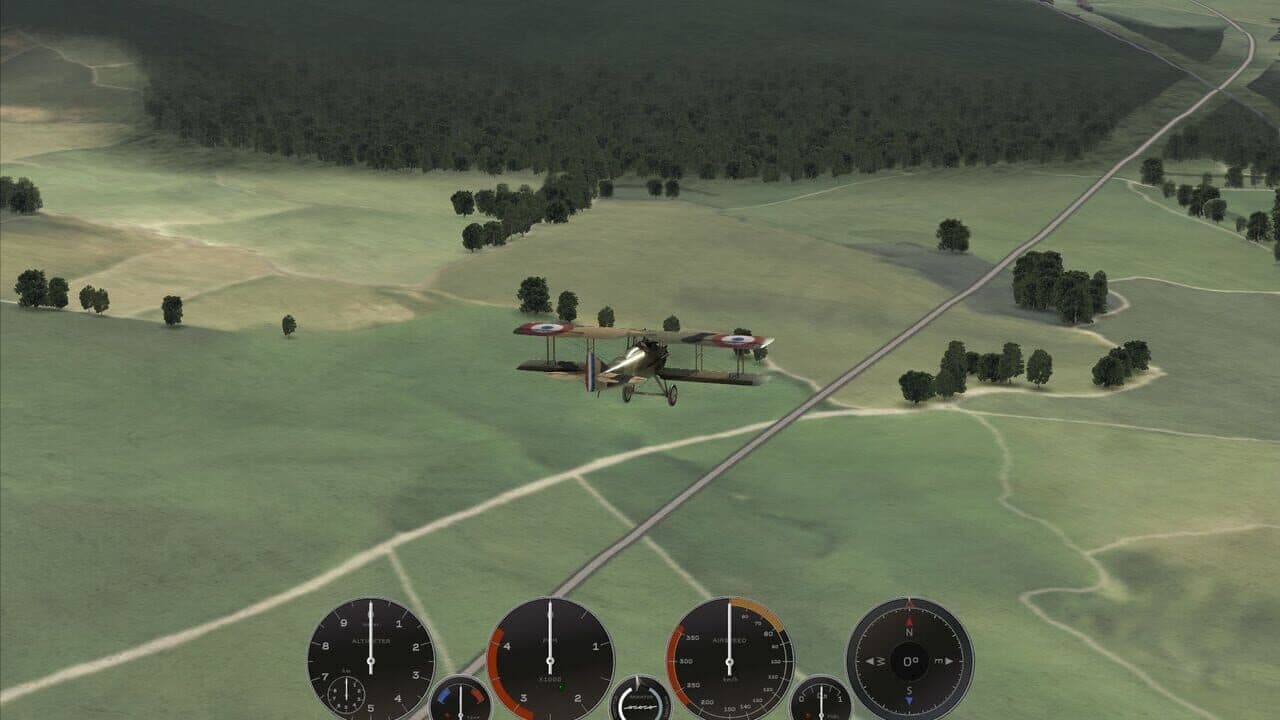Click the Airspeed indicator dial

[x=728, y=660]
